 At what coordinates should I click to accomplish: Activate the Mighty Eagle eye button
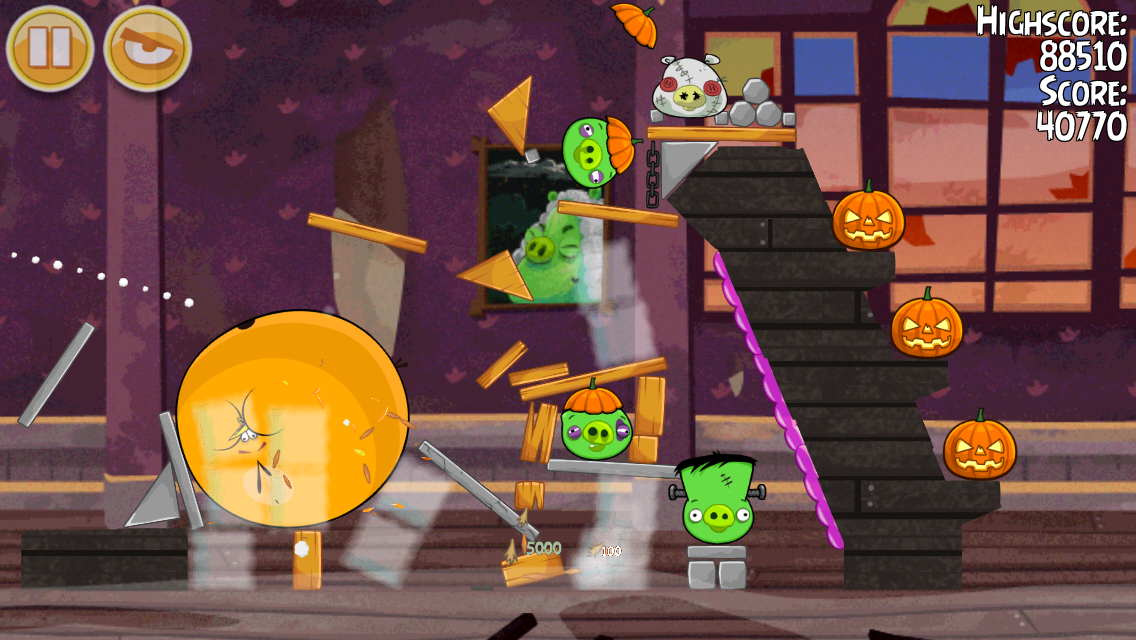pos(148,47)
